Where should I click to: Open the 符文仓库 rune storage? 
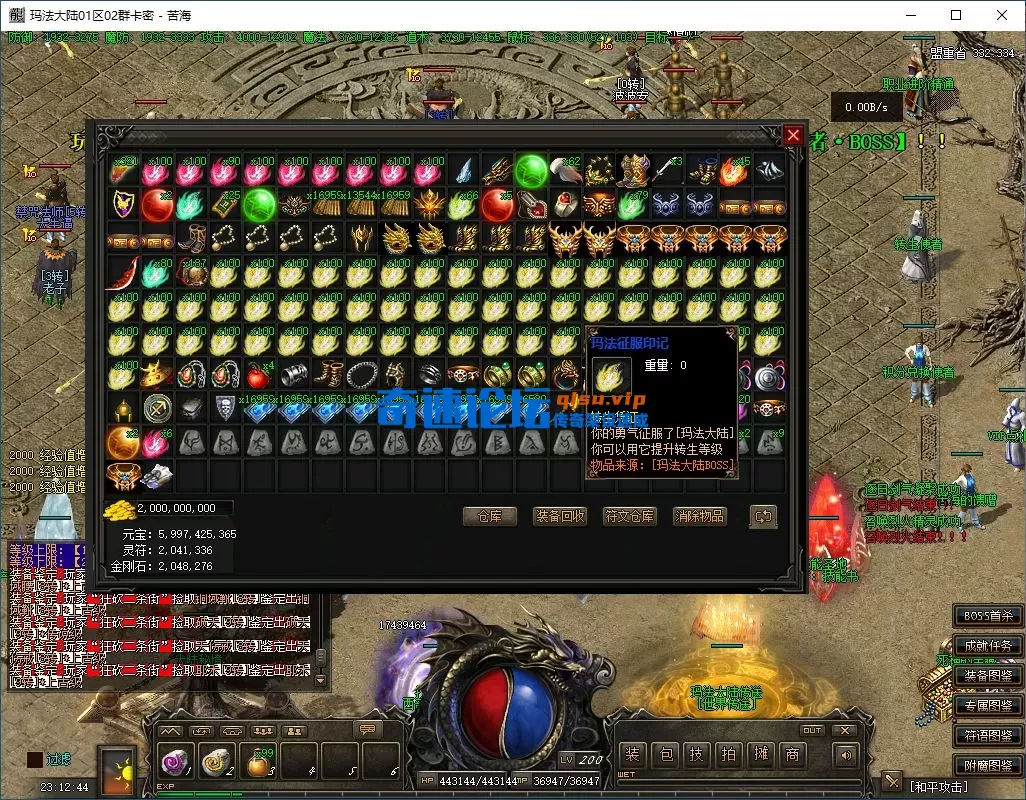click(629, 516)
